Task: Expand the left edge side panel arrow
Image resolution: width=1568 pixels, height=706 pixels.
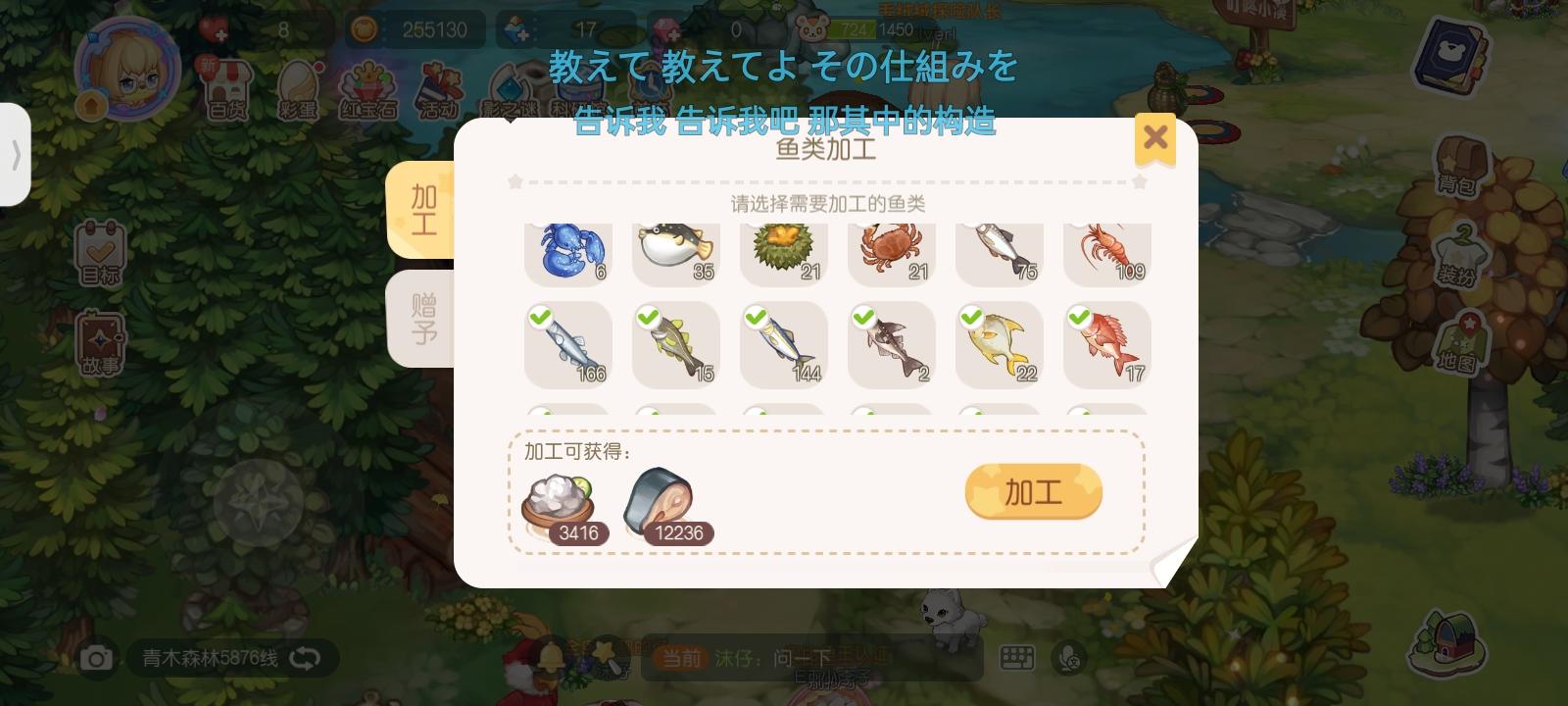Action: point(16,157)
